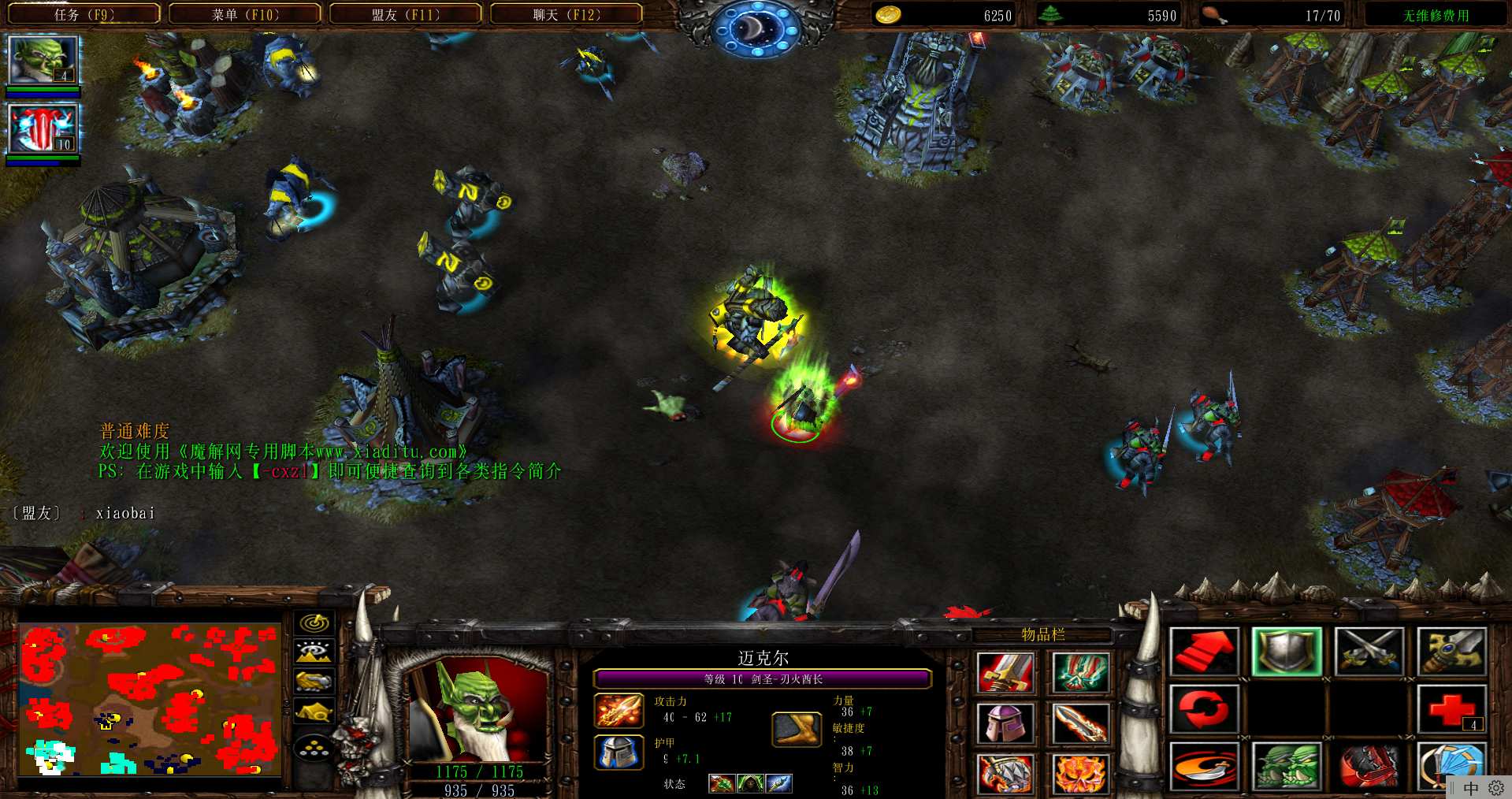The height and width of the screenshot is (799, 1512).
Task: Open the formation toggle button
Action: [x=314, y=746]
